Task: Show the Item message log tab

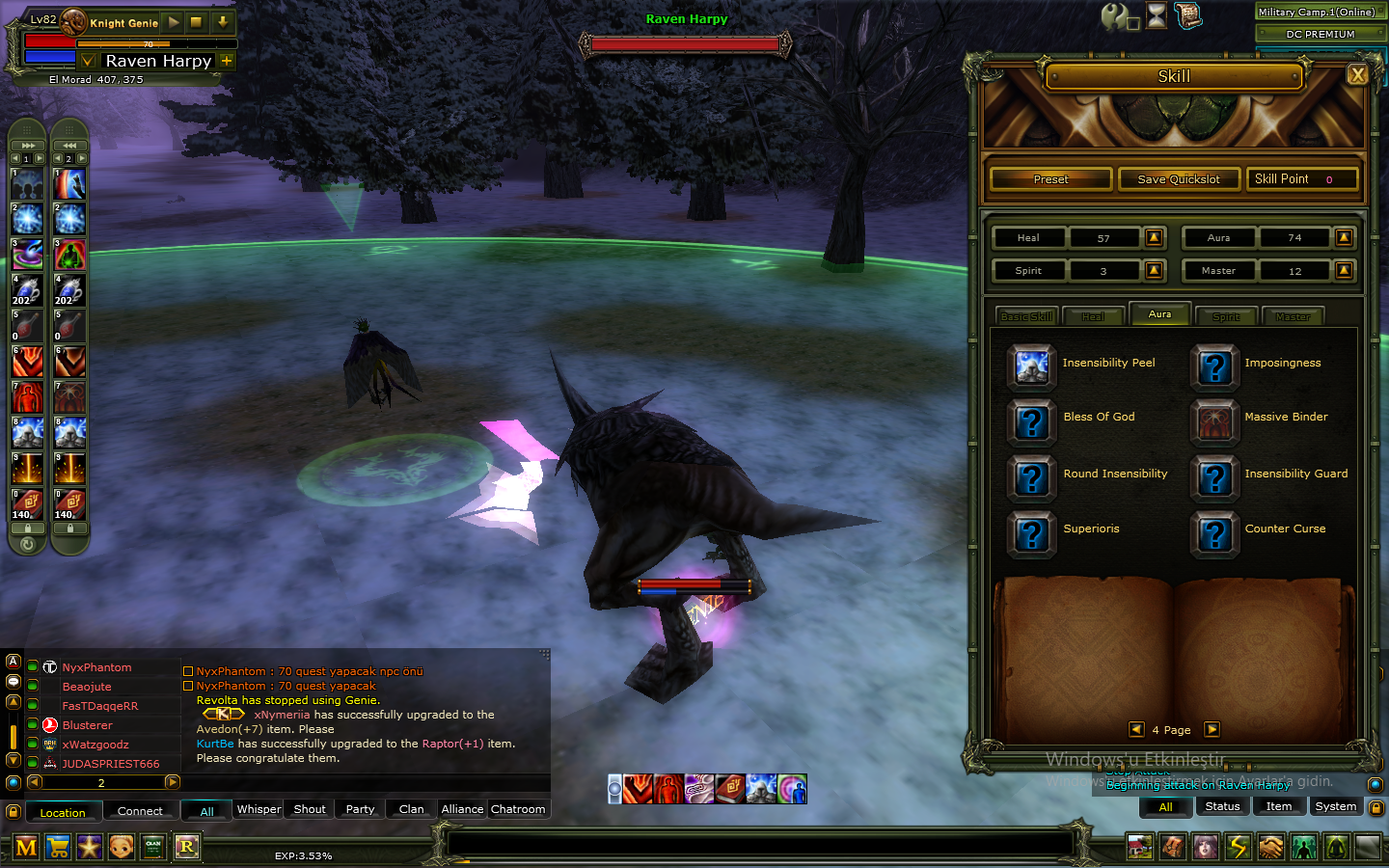Action: (1278, 806)
